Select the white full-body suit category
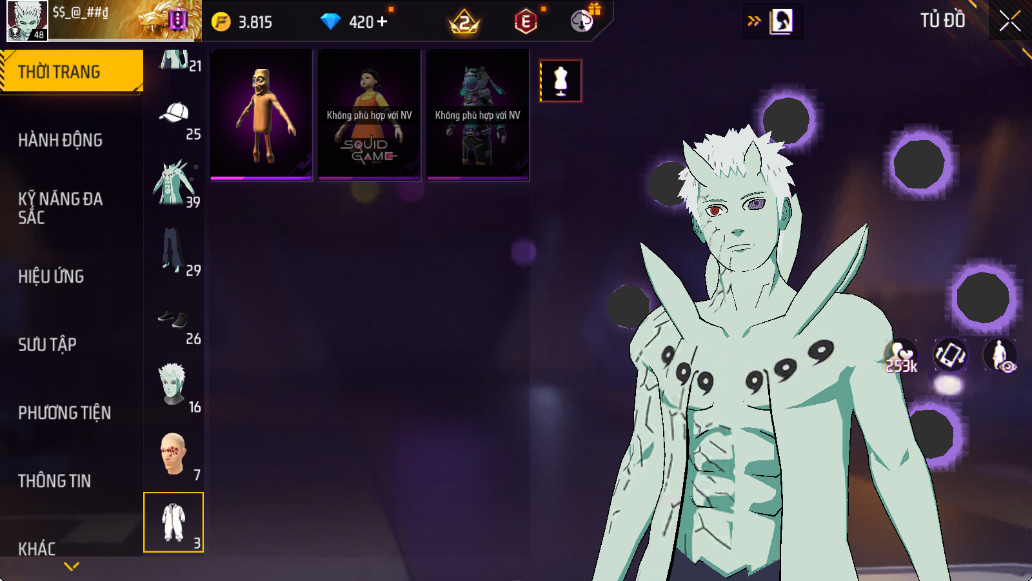This screenshot has height=581, width=1032. 174,522
